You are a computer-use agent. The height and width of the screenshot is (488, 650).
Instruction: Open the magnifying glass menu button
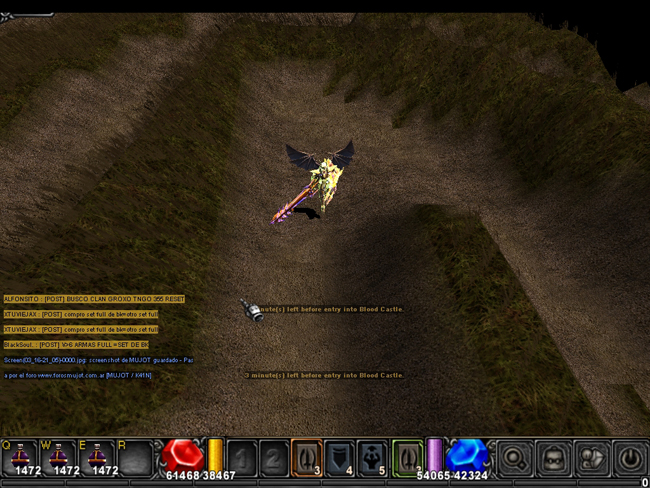tap(515, 458)
